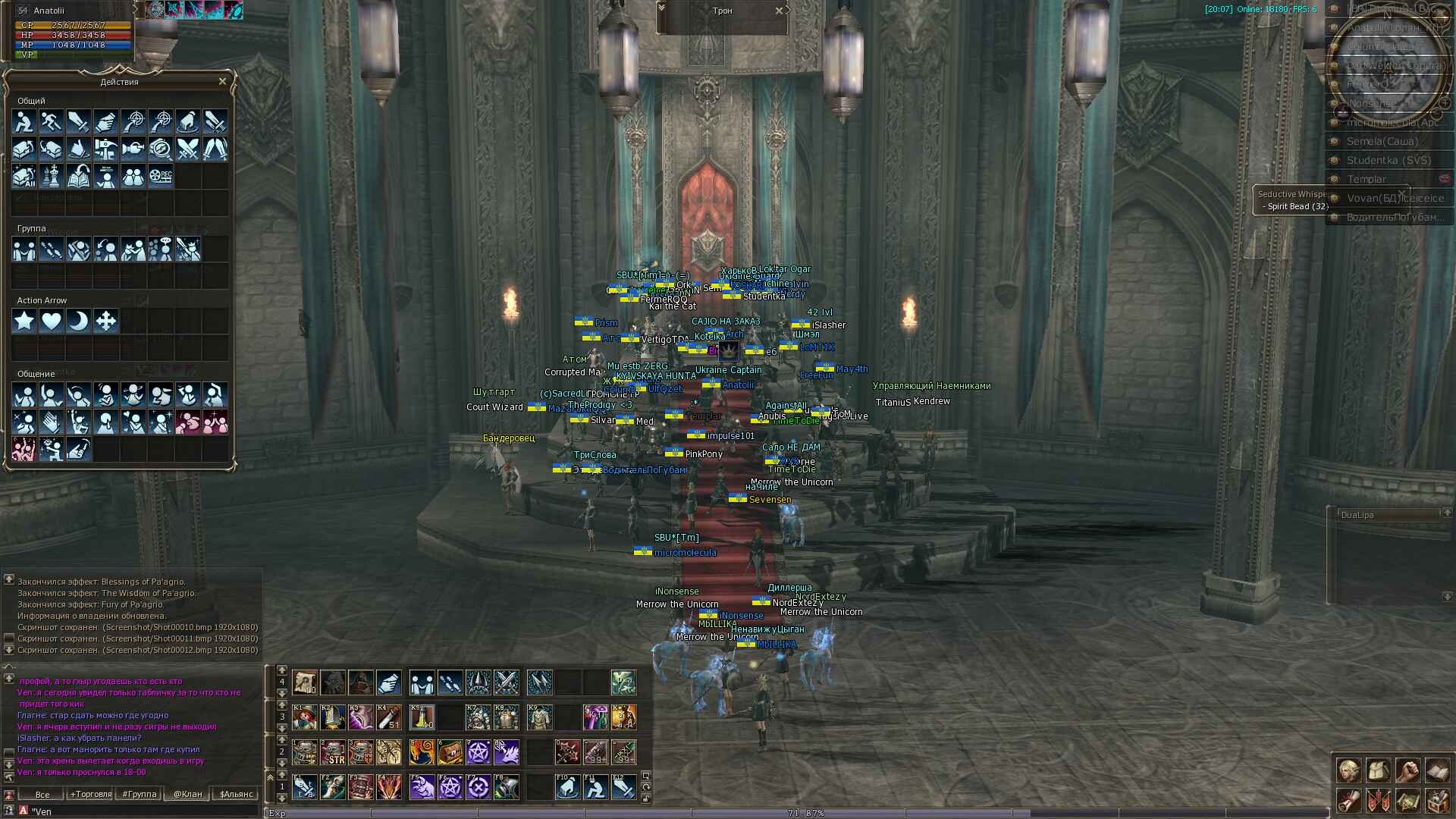Select the heart Action Arrow icon
The width and height of the screenshot is (1456, 819).
pos(51,321)
